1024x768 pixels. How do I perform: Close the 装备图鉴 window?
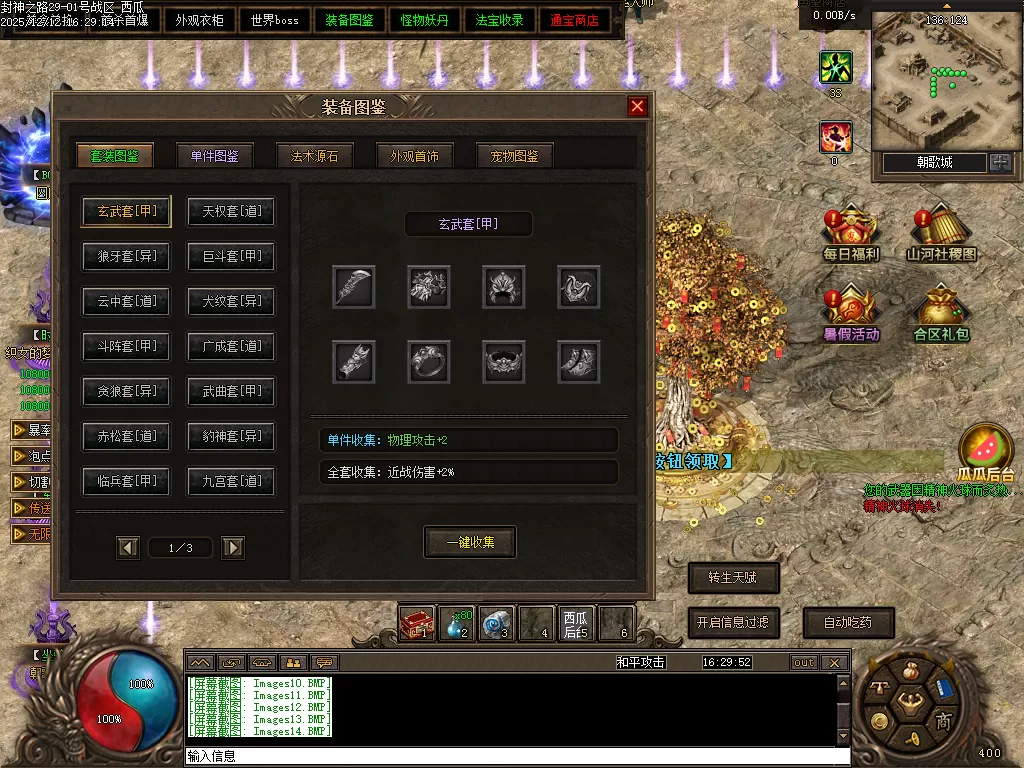(638, 107)
